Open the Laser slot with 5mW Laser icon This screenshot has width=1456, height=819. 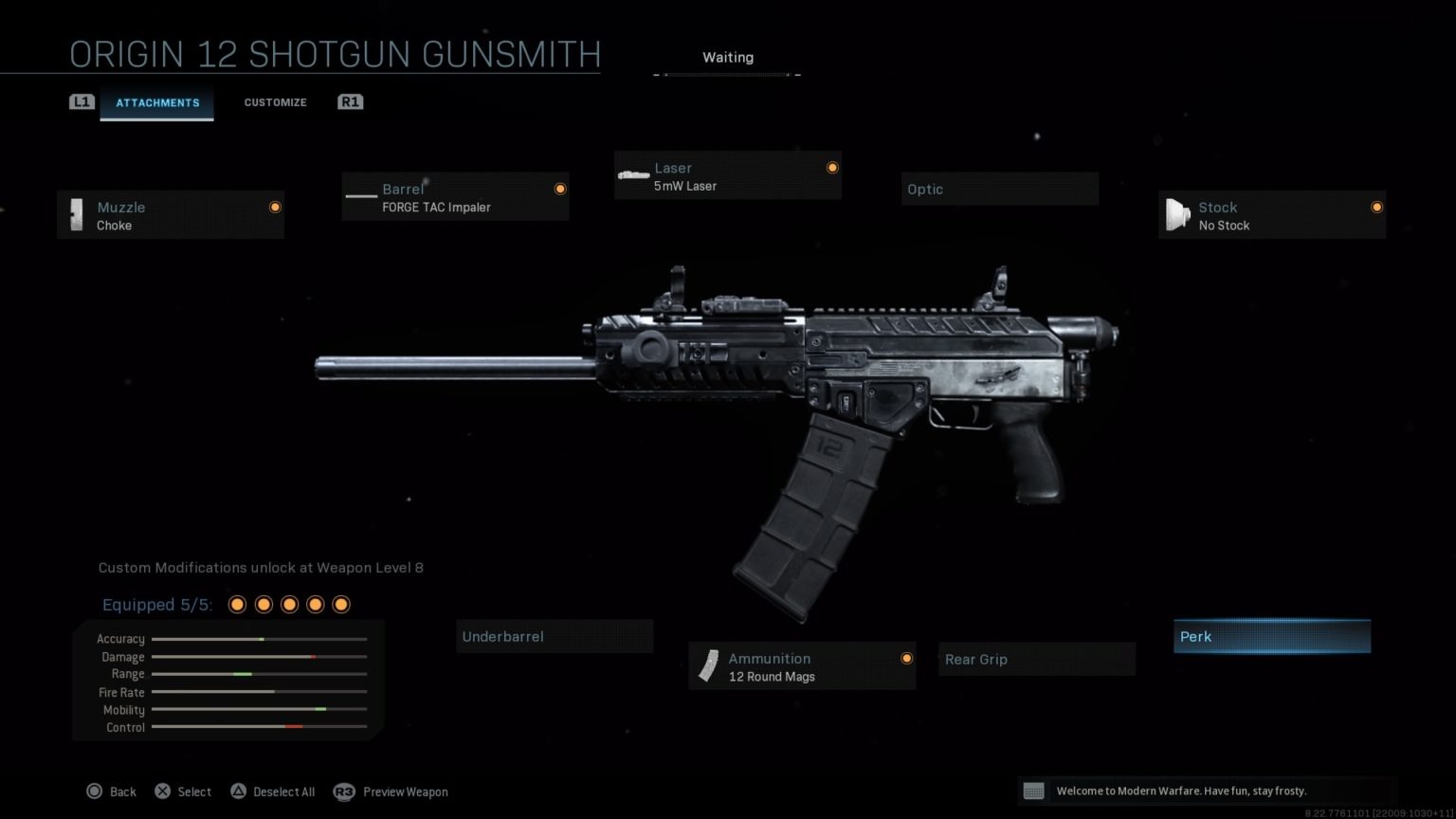pos(632,174)
